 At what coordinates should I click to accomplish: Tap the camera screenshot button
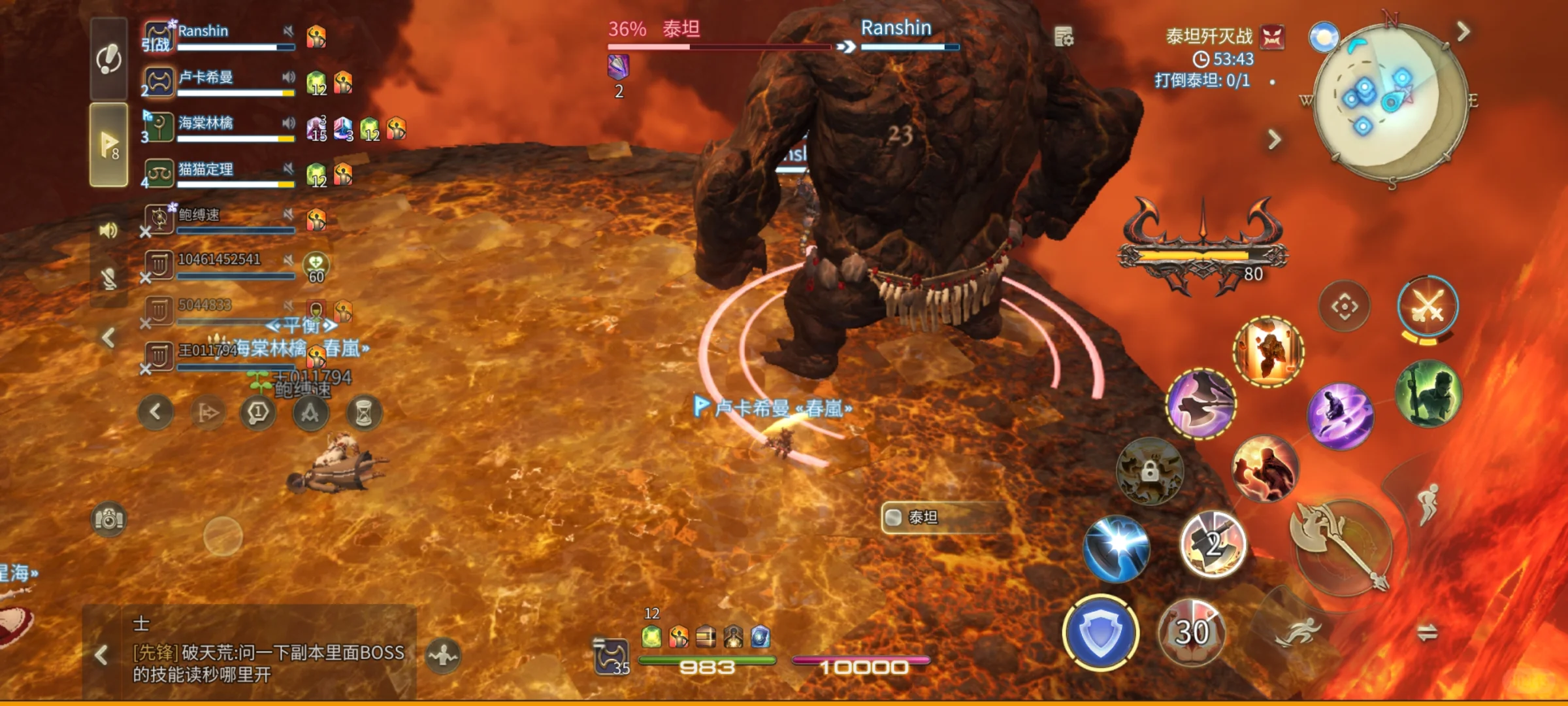point(109,519)
